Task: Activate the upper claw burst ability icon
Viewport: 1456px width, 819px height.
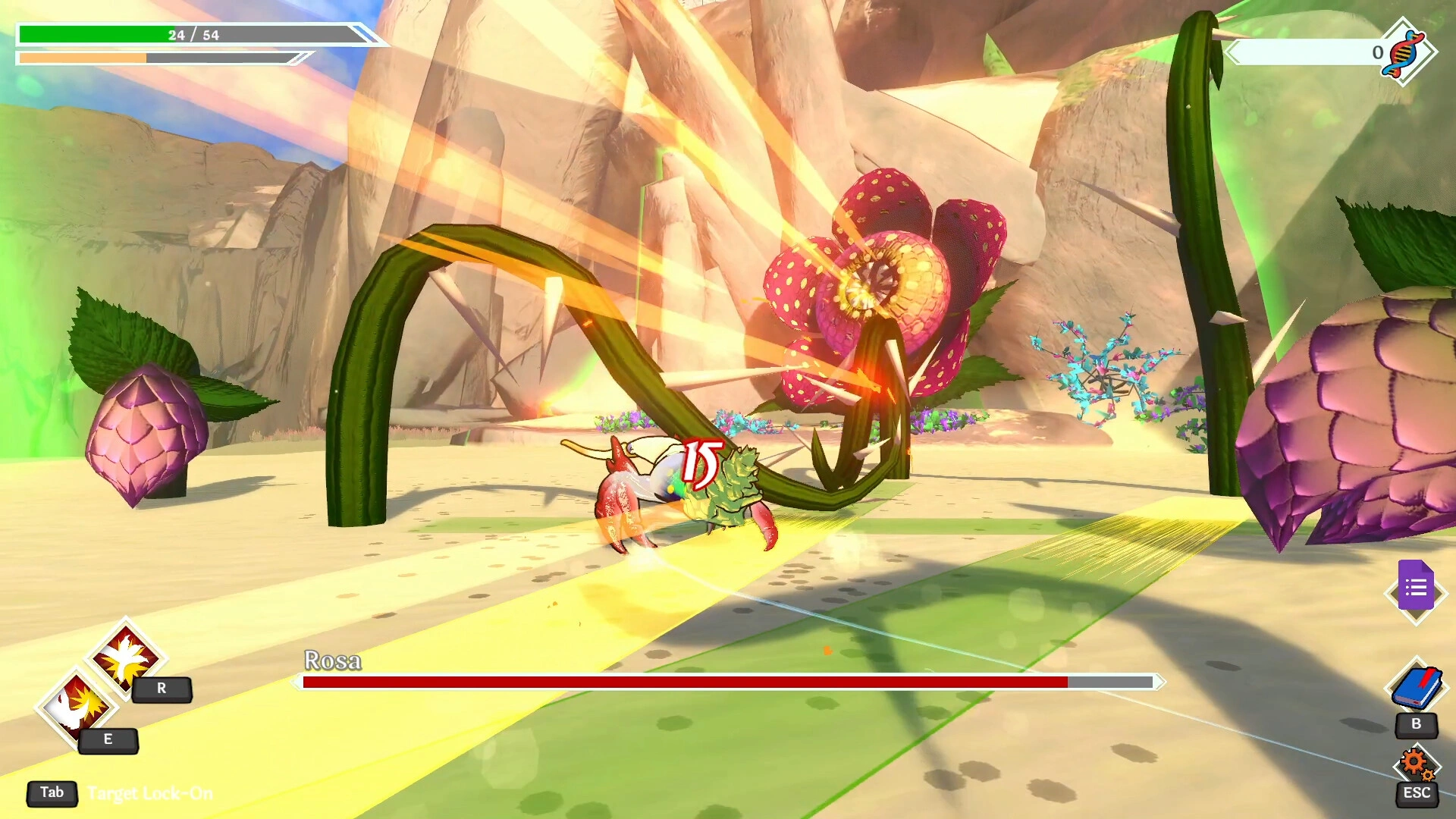Action: (x=126, y=656)
